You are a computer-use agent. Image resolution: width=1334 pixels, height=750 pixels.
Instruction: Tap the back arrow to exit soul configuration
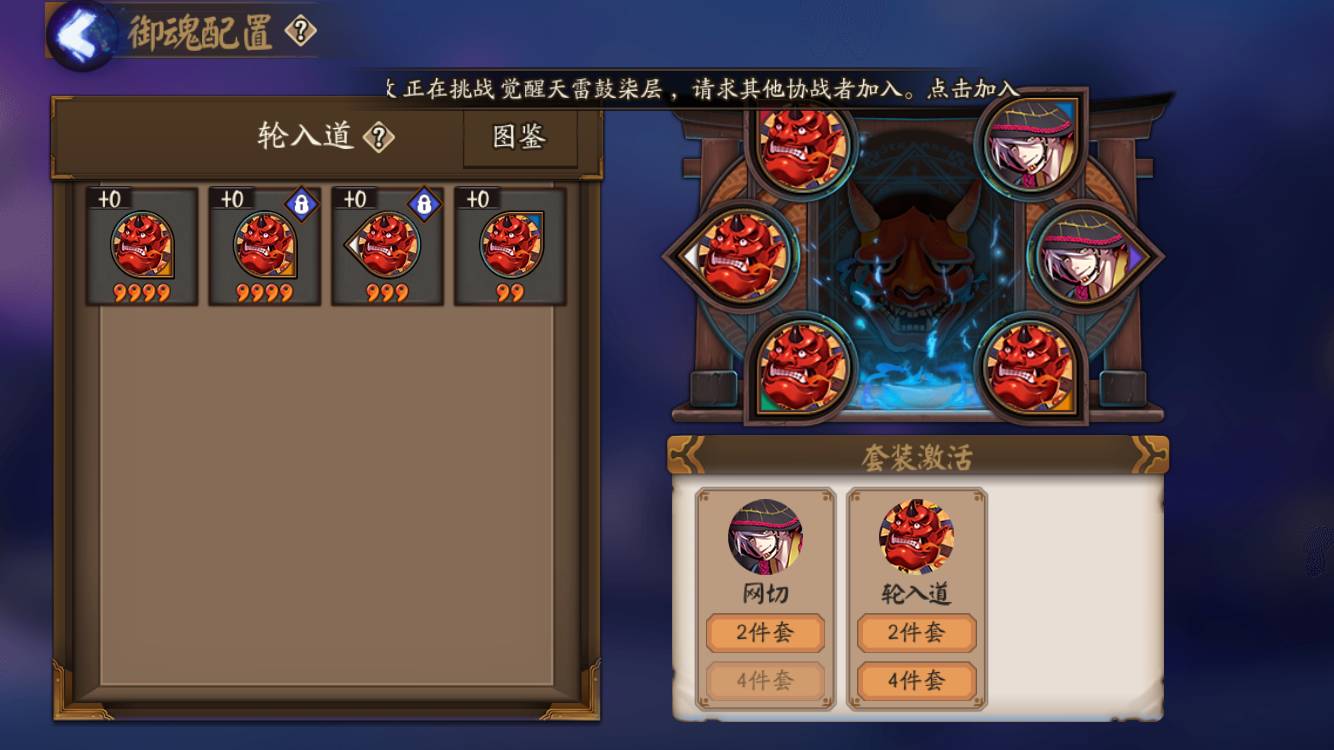(x=80, y=30)
